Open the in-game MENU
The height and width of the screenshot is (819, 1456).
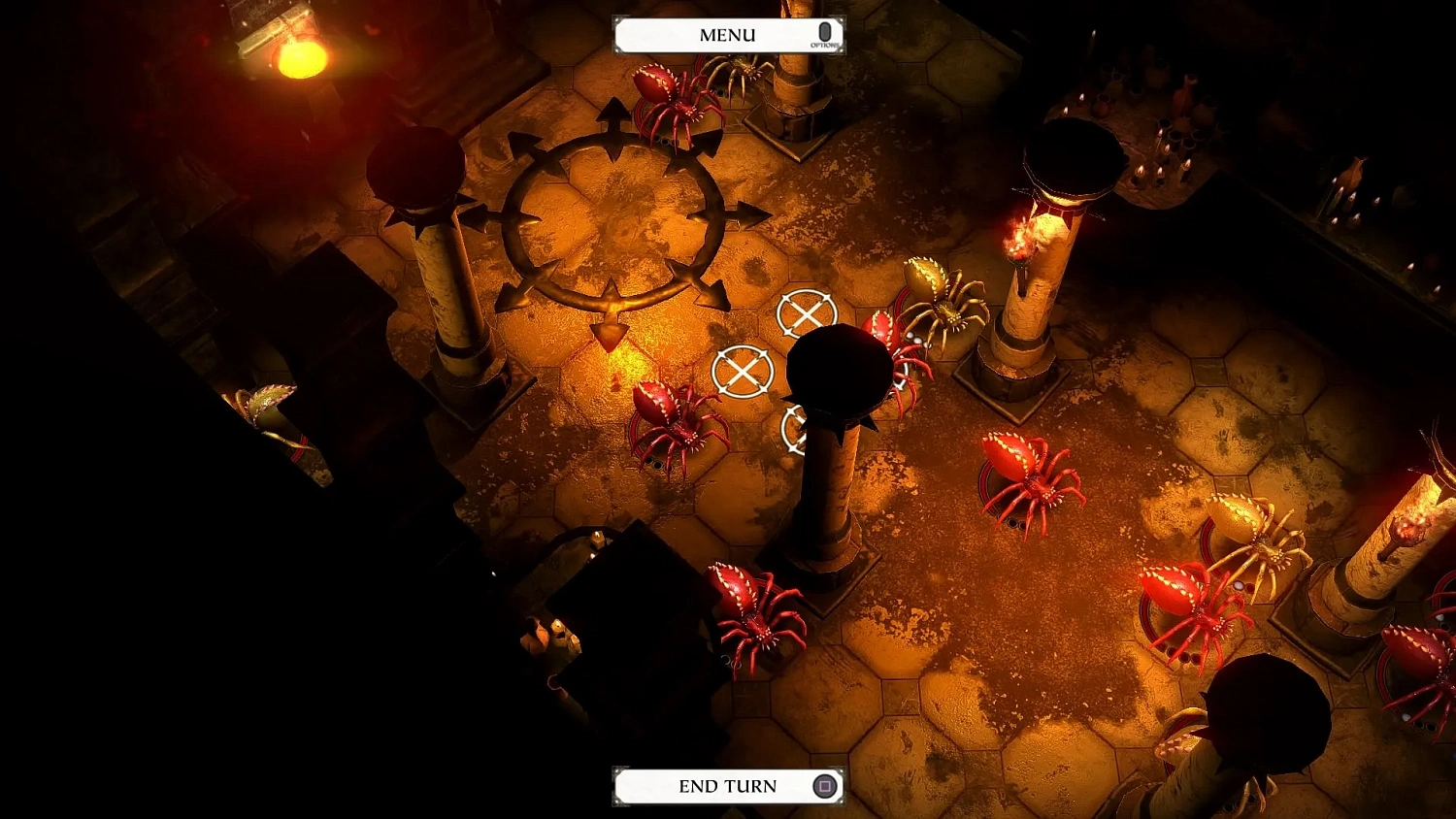pyautogui.click(x=727, y=34)
